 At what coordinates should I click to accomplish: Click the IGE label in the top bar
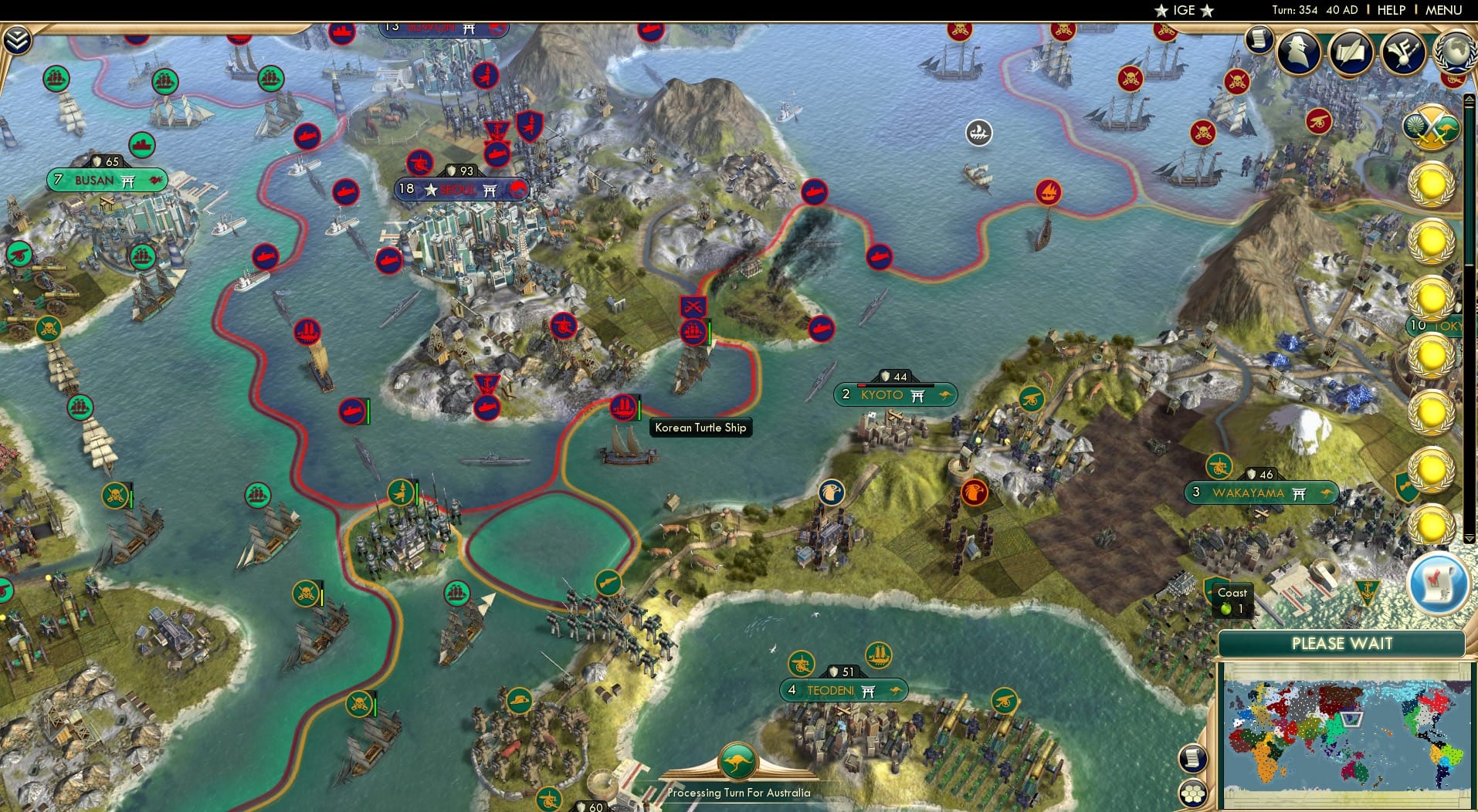pos(1182,10)
